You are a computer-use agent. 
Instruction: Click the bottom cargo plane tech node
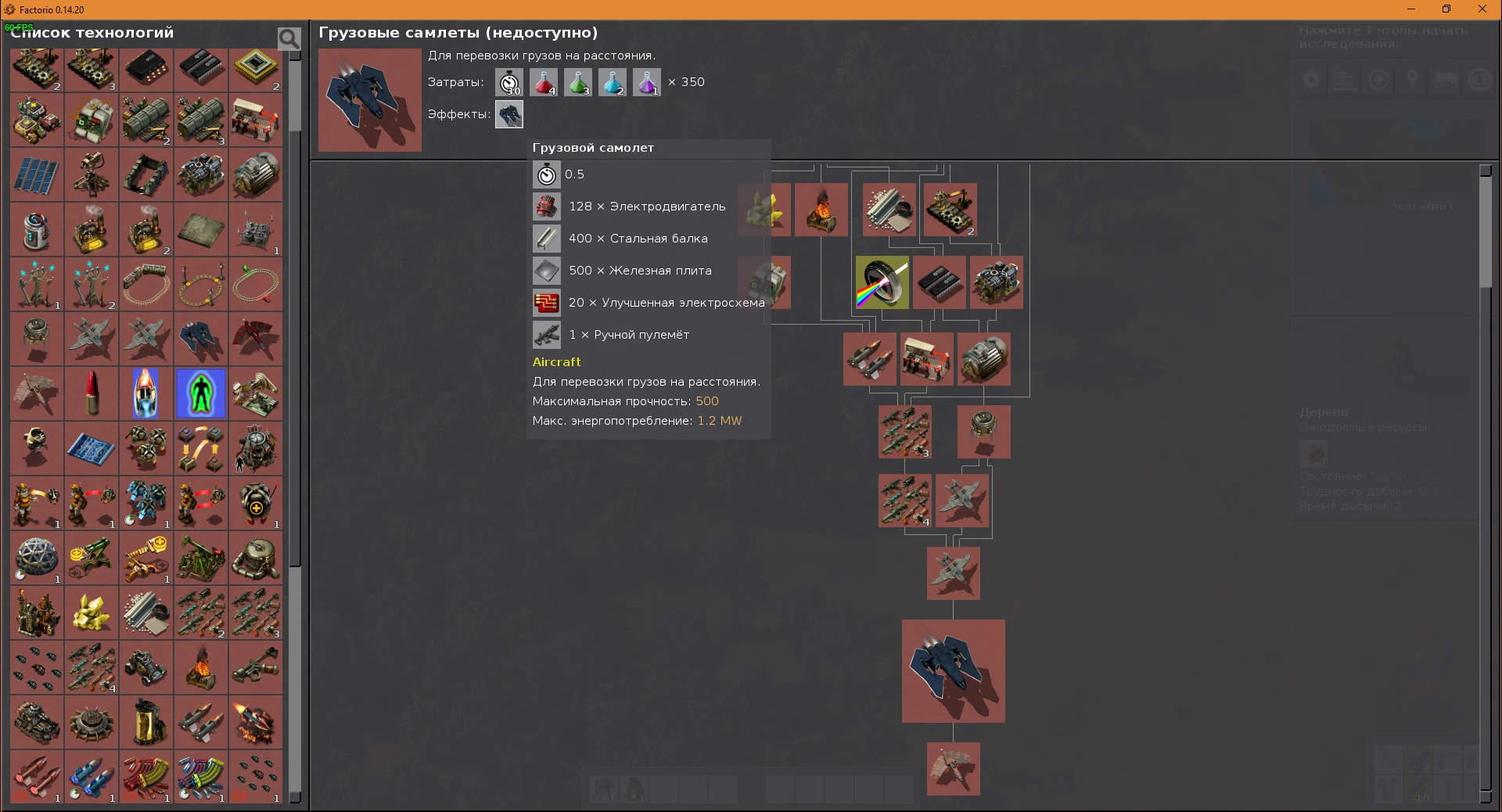pos(953,769)
